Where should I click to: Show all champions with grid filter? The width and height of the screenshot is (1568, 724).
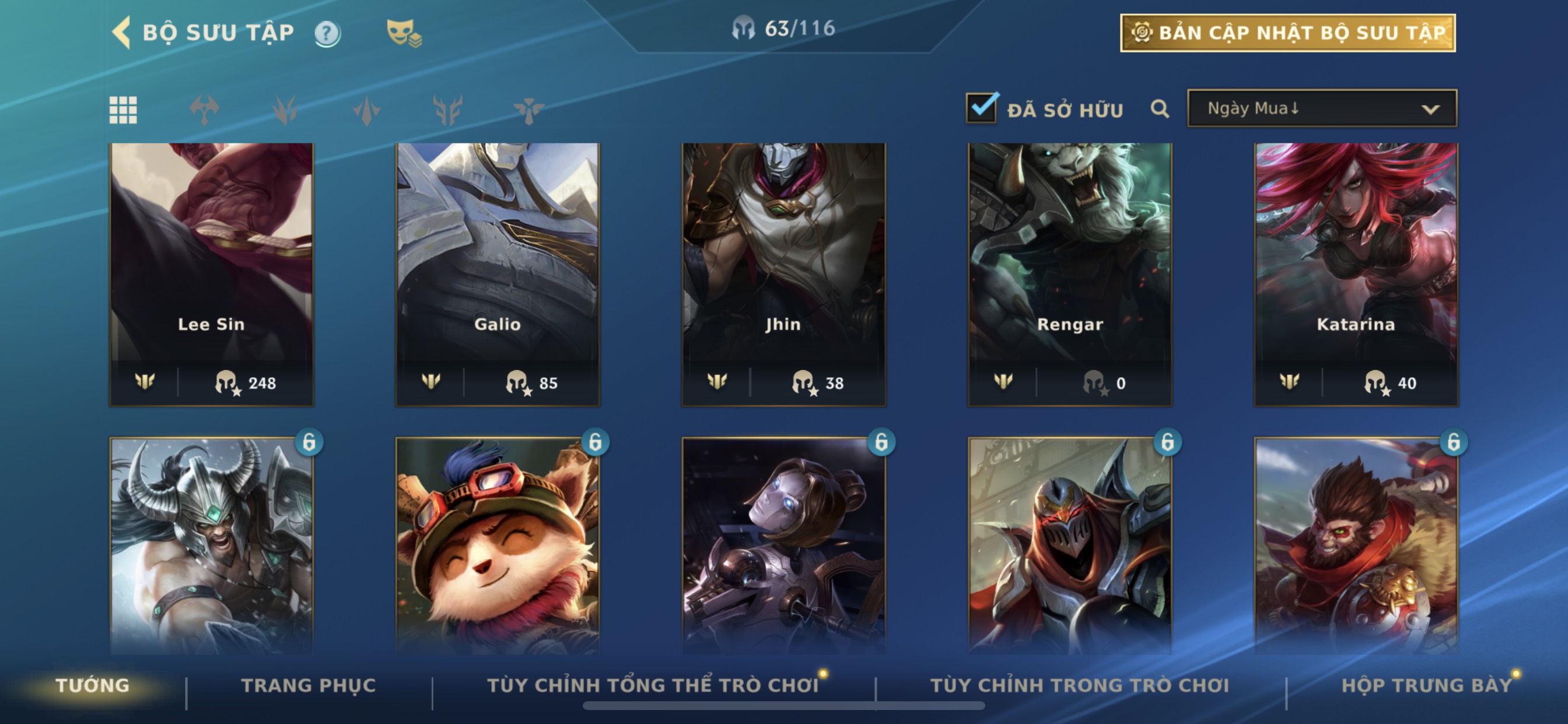tap(123, 110)
